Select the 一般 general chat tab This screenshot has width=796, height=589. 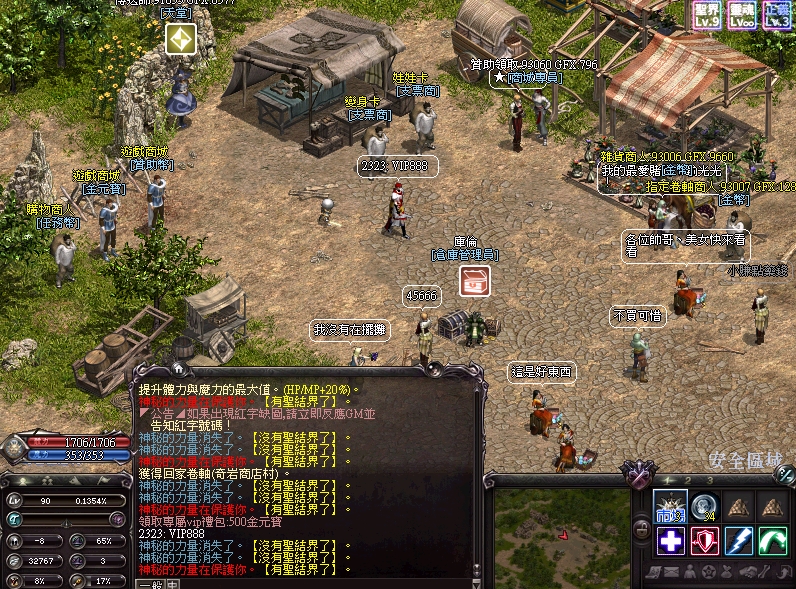coord(149,584)
